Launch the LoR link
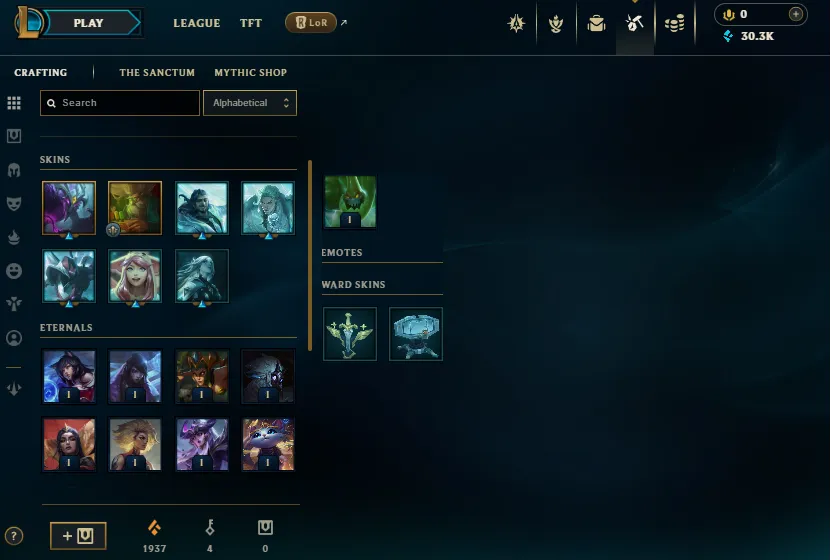Viewport: 834px width, 560px height. [x=311, y=23]
